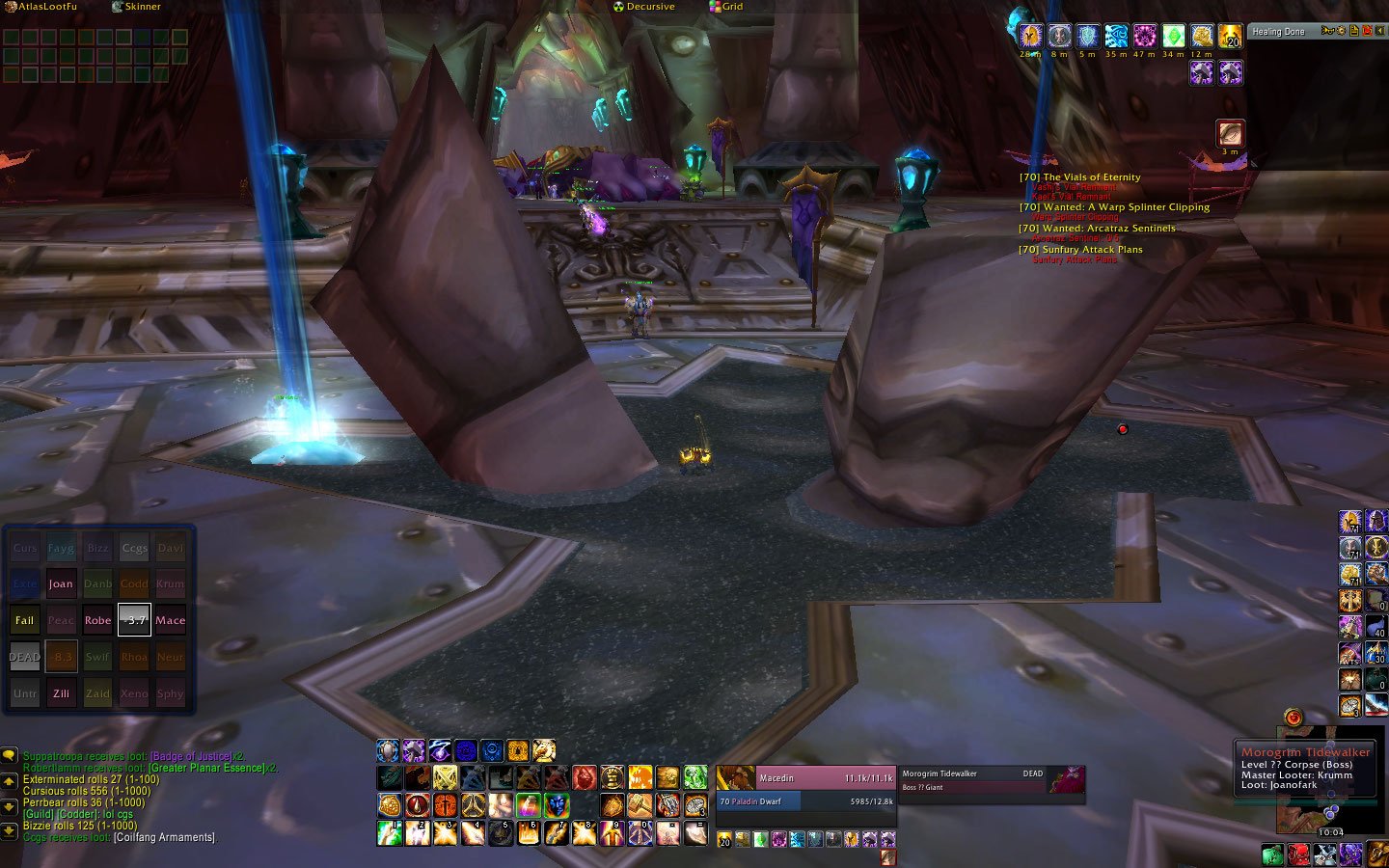Click the red reset icon on Healing Done
The image size is (1389, 868).
click(x=1367, y=31)
